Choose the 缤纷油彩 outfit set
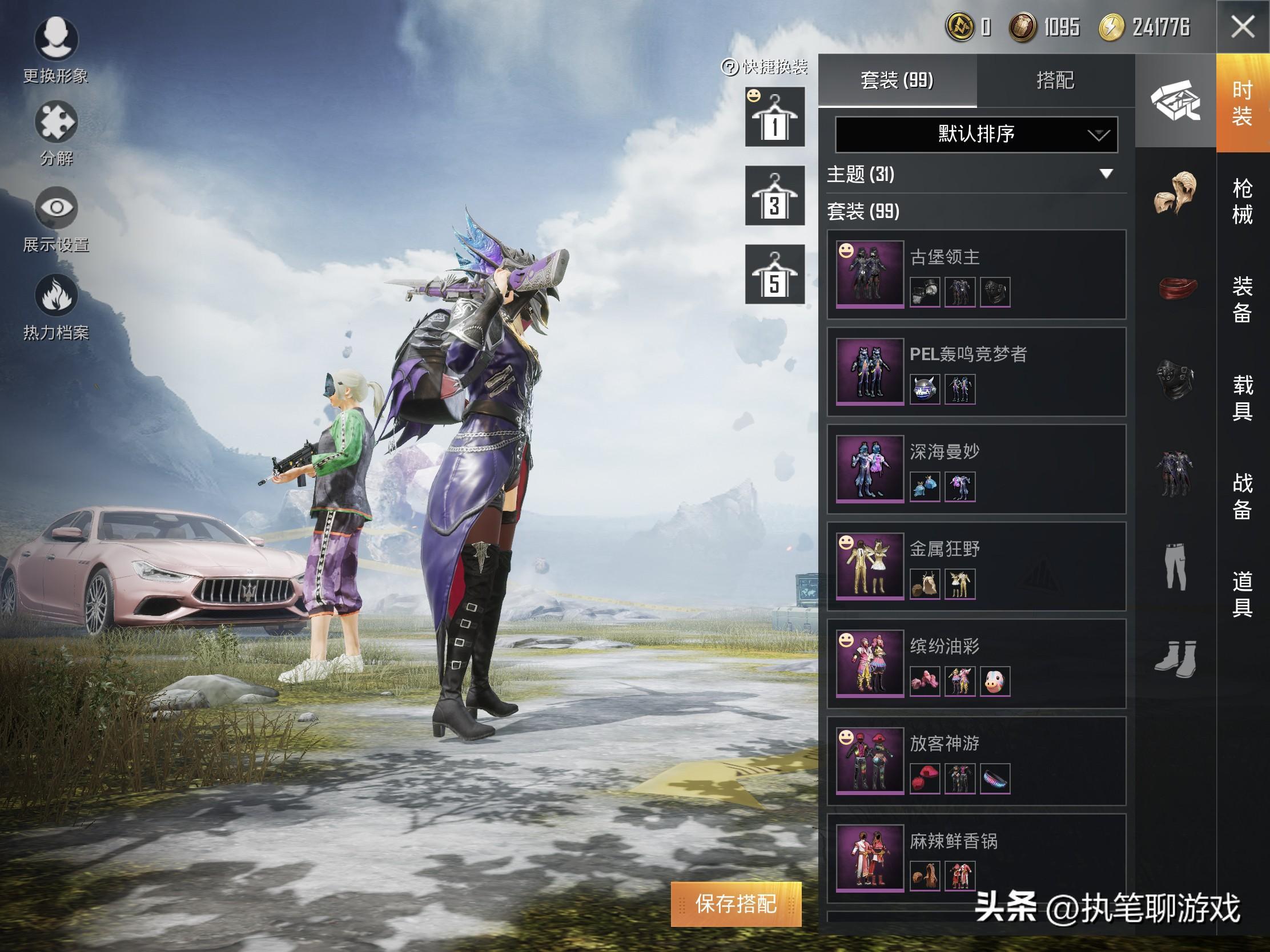This screenshot has height=952, width=1270. 976,664
